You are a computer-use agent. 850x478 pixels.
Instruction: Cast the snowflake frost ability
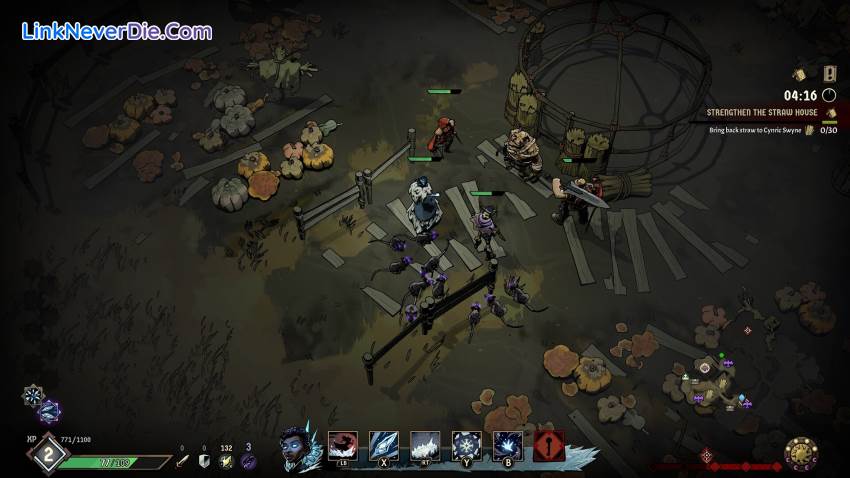466,445
